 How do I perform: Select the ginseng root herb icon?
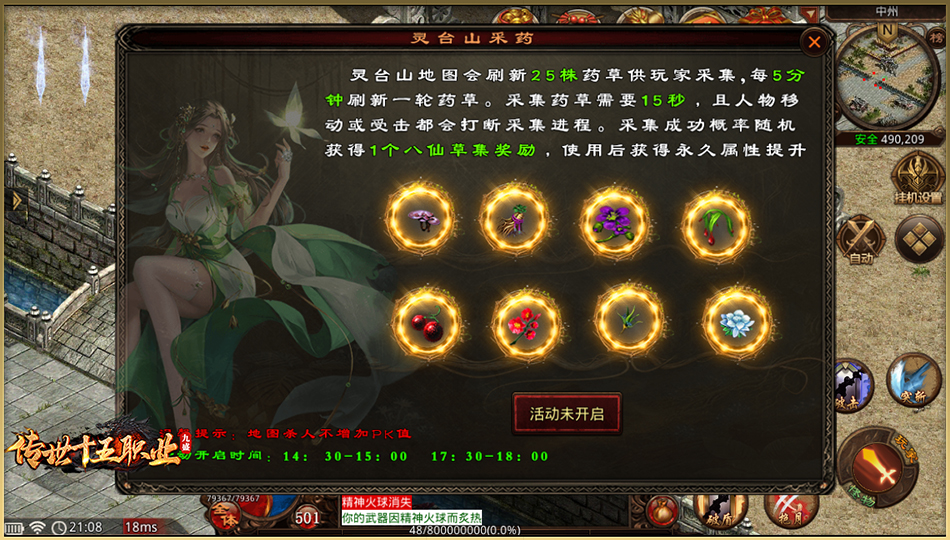click(x=515, y=219)
